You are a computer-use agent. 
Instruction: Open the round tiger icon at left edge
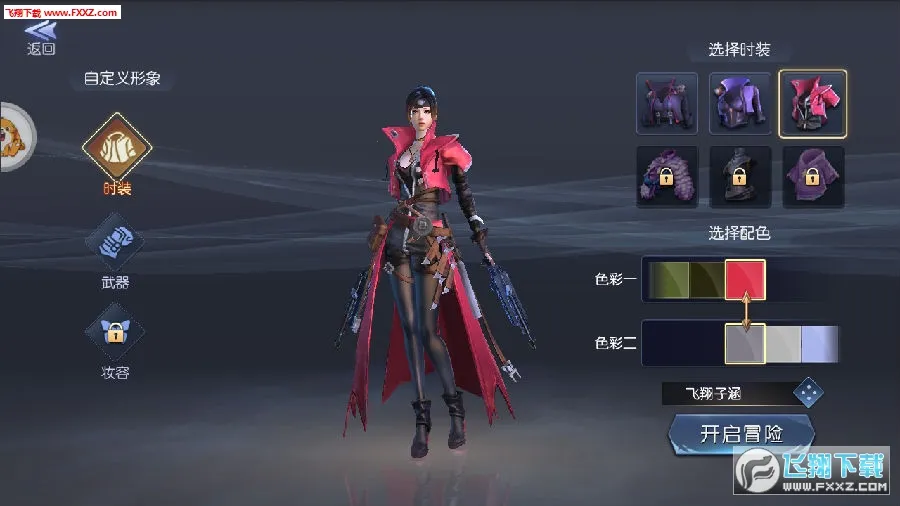point(14,137)
